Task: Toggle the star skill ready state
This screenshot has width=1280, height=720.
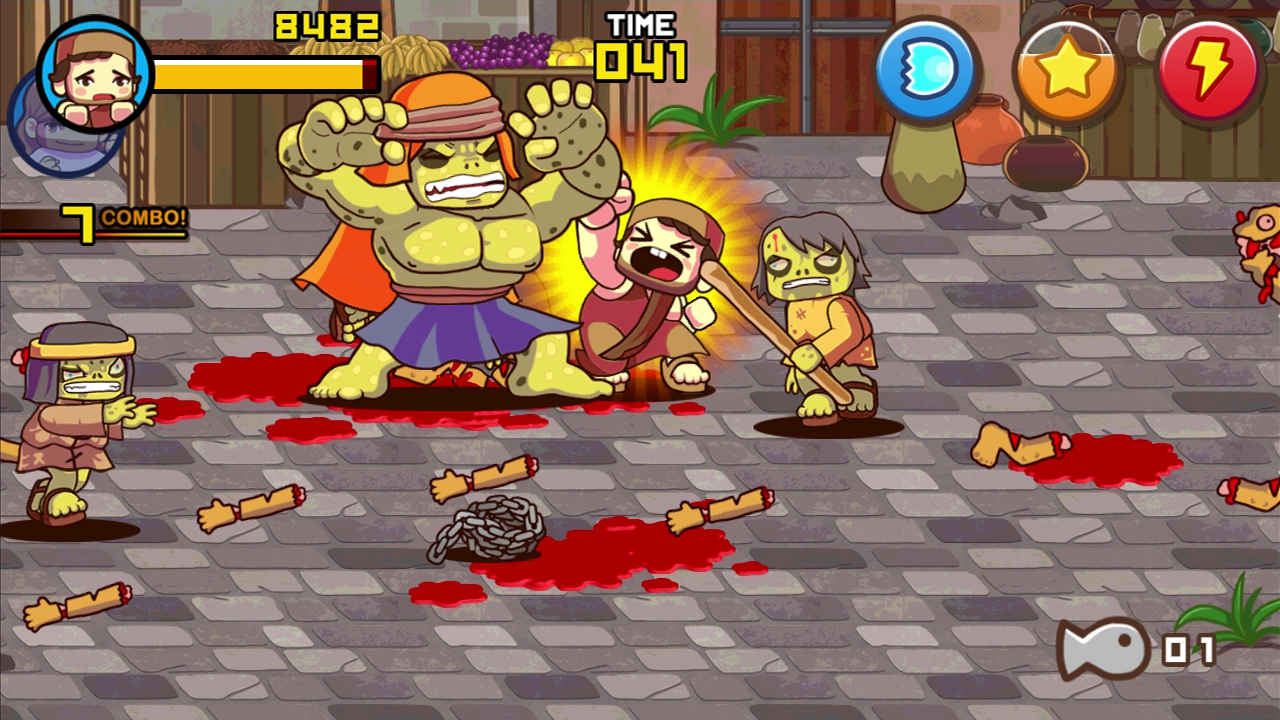Action: click(1068, 70)
